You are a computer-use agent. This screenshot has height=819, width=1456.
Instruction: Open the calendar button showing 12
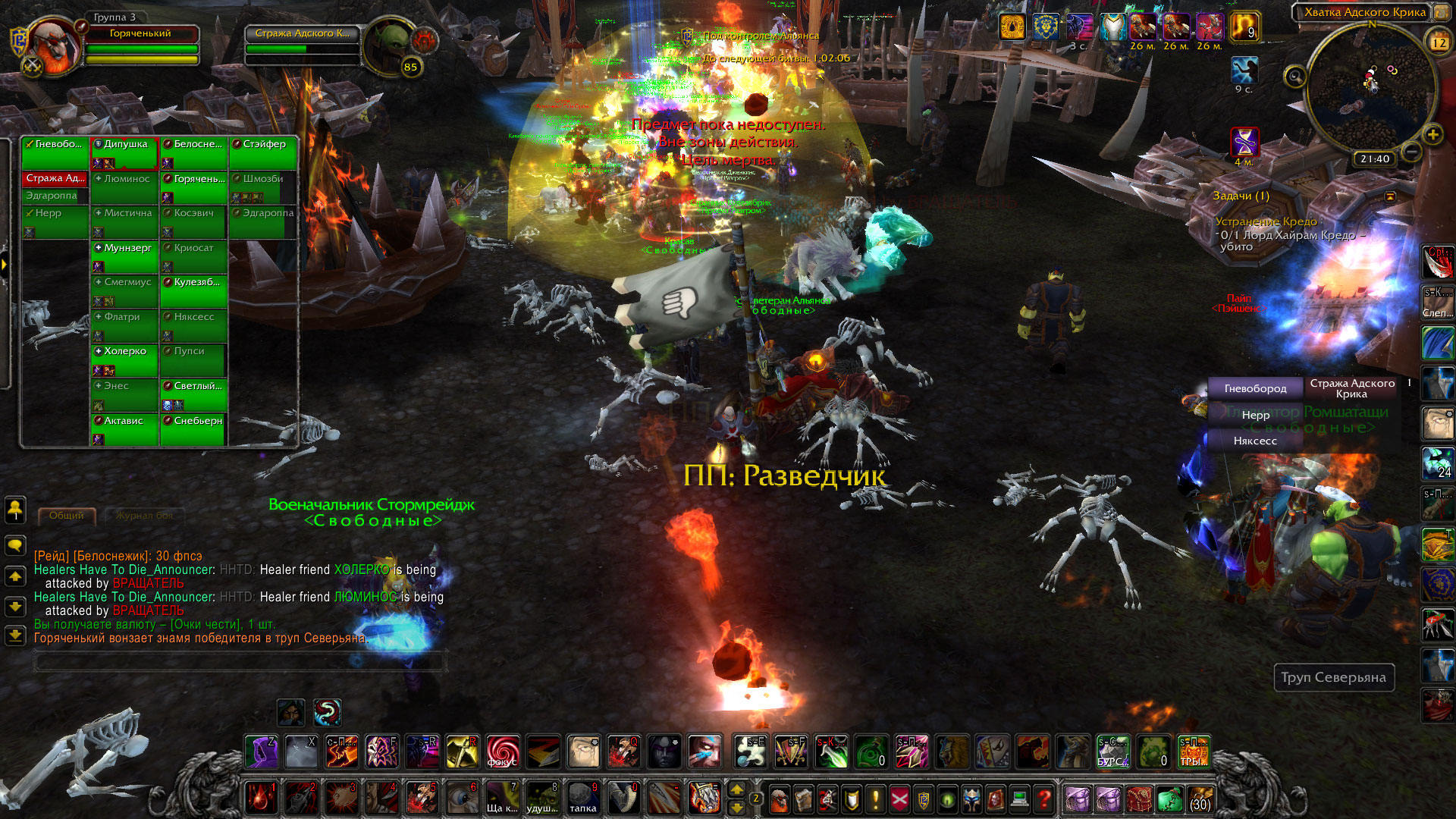coord(1439,42)
